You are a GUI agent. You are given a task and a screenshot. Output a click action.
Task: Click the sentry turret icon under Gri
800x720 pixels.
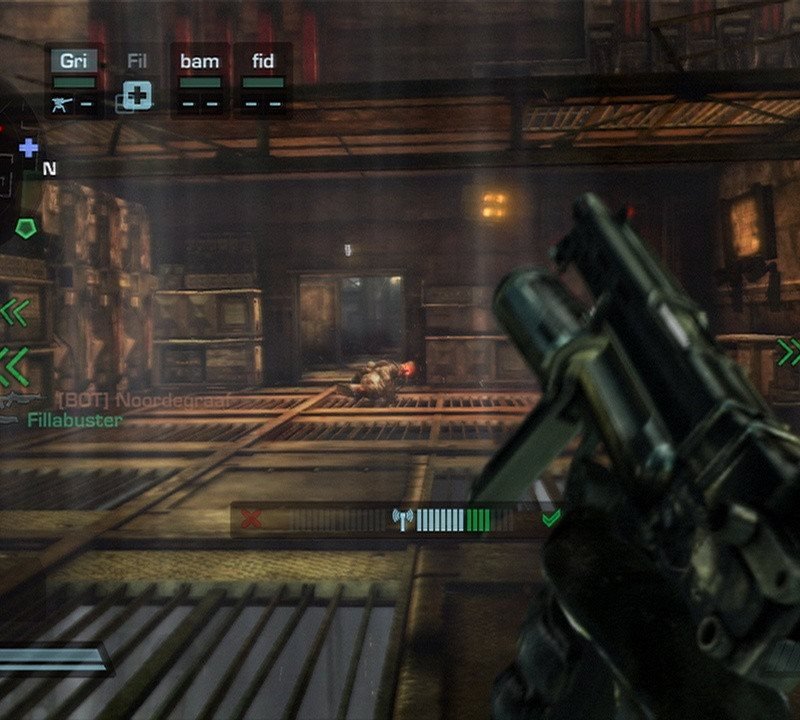pos(62,101)
